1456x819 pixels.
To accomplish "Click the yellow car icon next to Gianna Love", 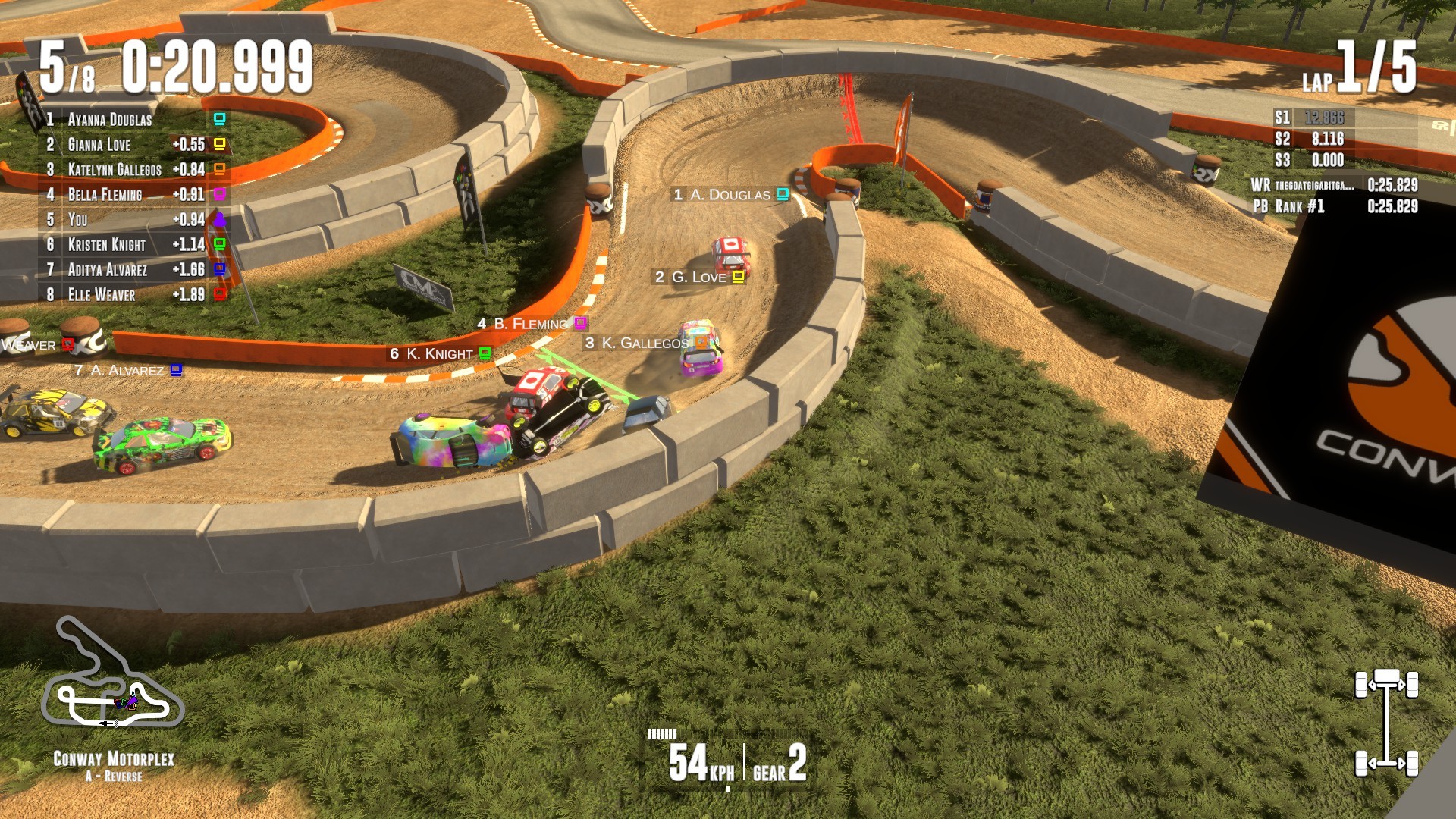I will [x=218, y=144].
